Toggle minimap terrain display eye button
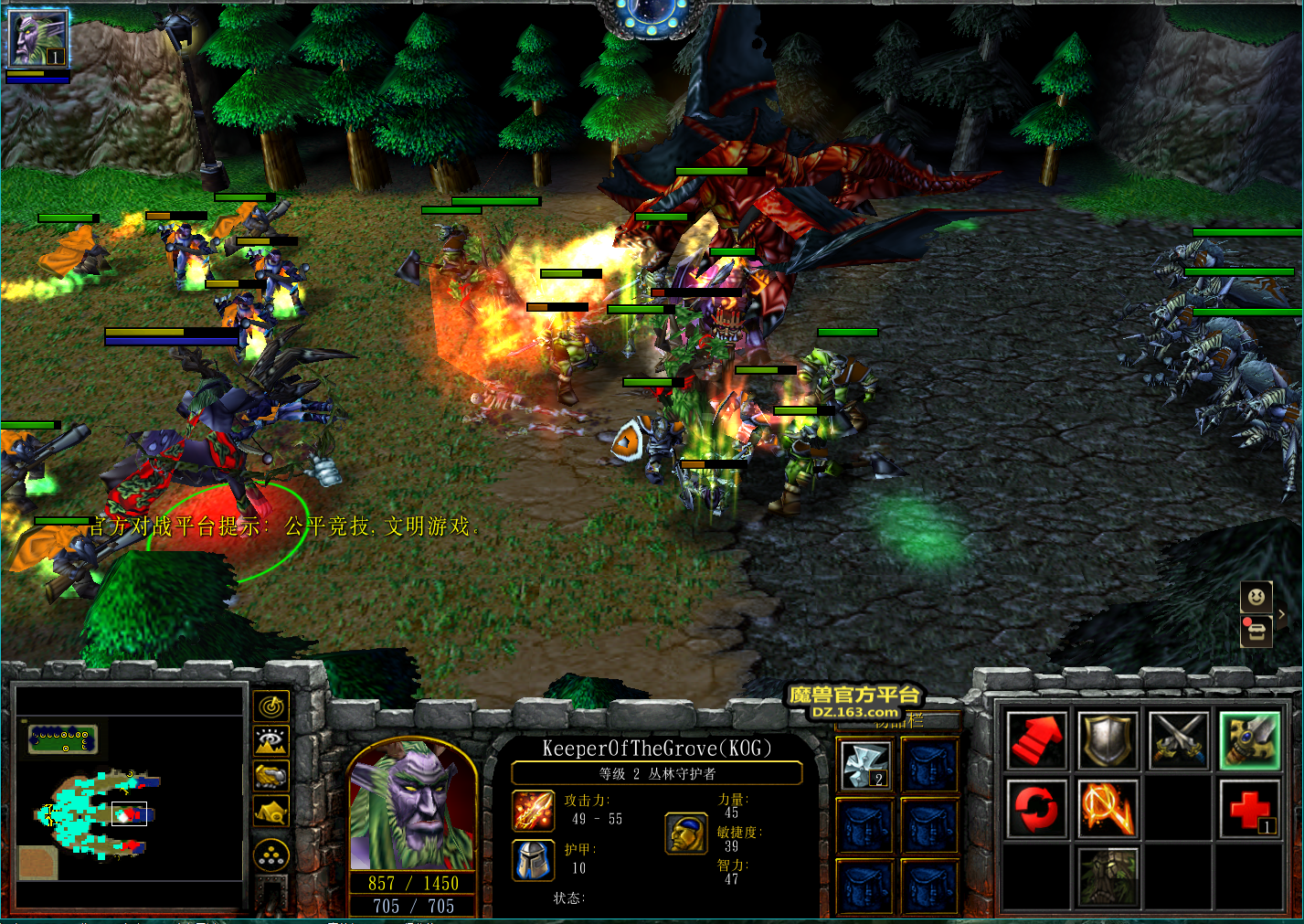The image size is (1304, 924). click(271, 740)
